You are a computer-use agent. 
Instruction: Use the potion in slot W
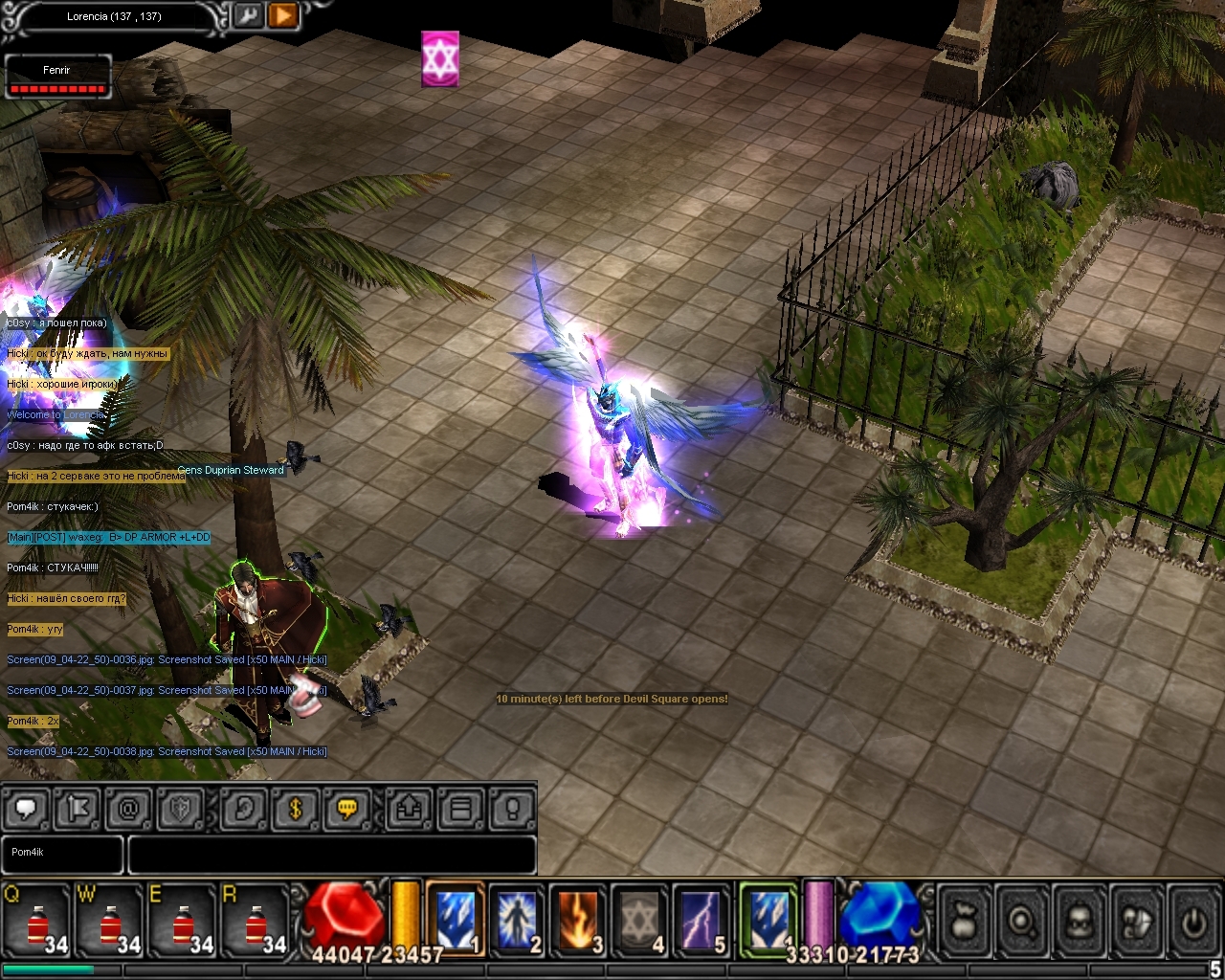(109, 923)
